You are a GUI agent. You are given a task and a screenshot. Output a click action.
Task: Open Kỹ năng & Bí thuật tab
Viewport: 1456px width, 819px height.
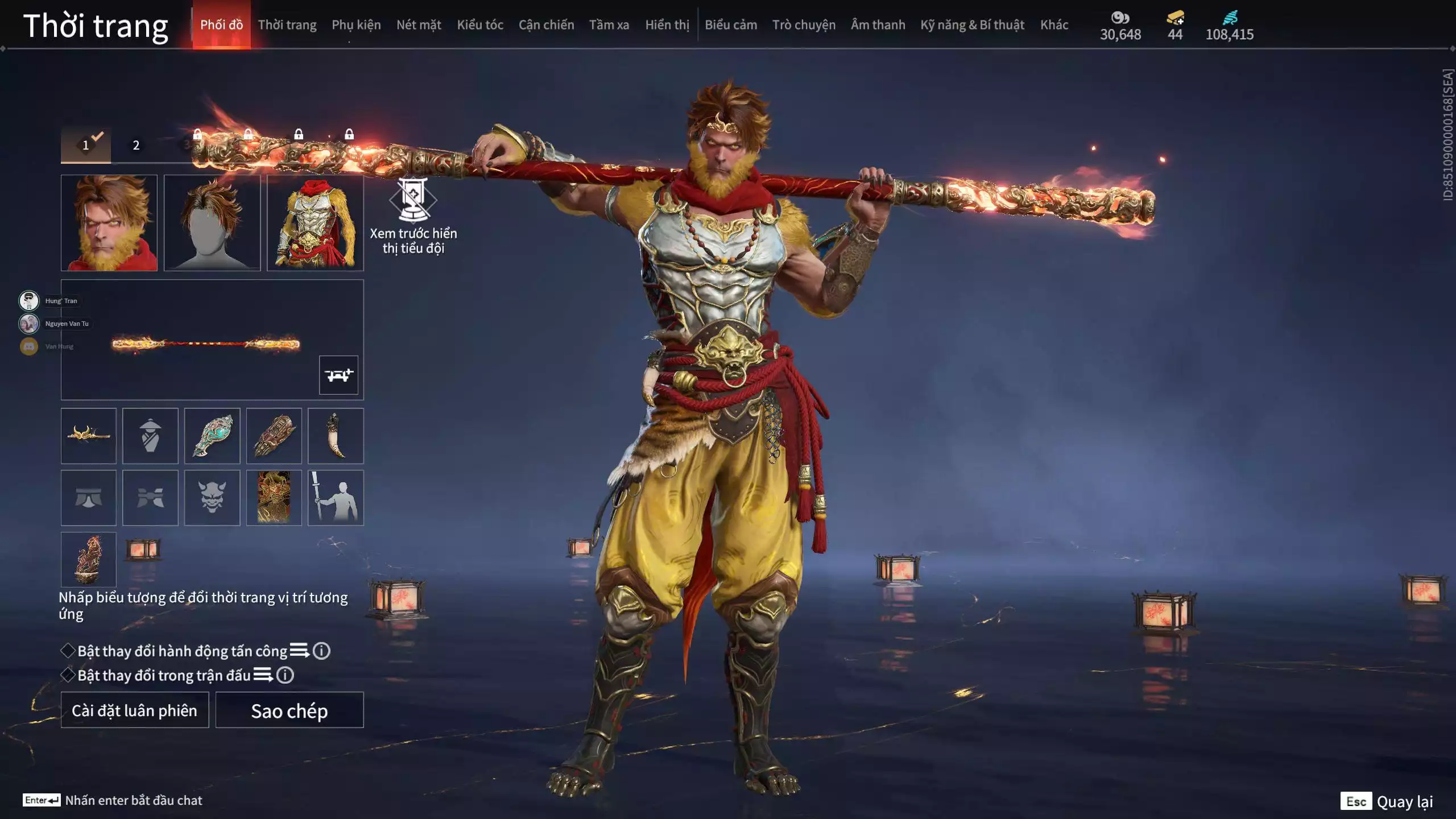972,25
